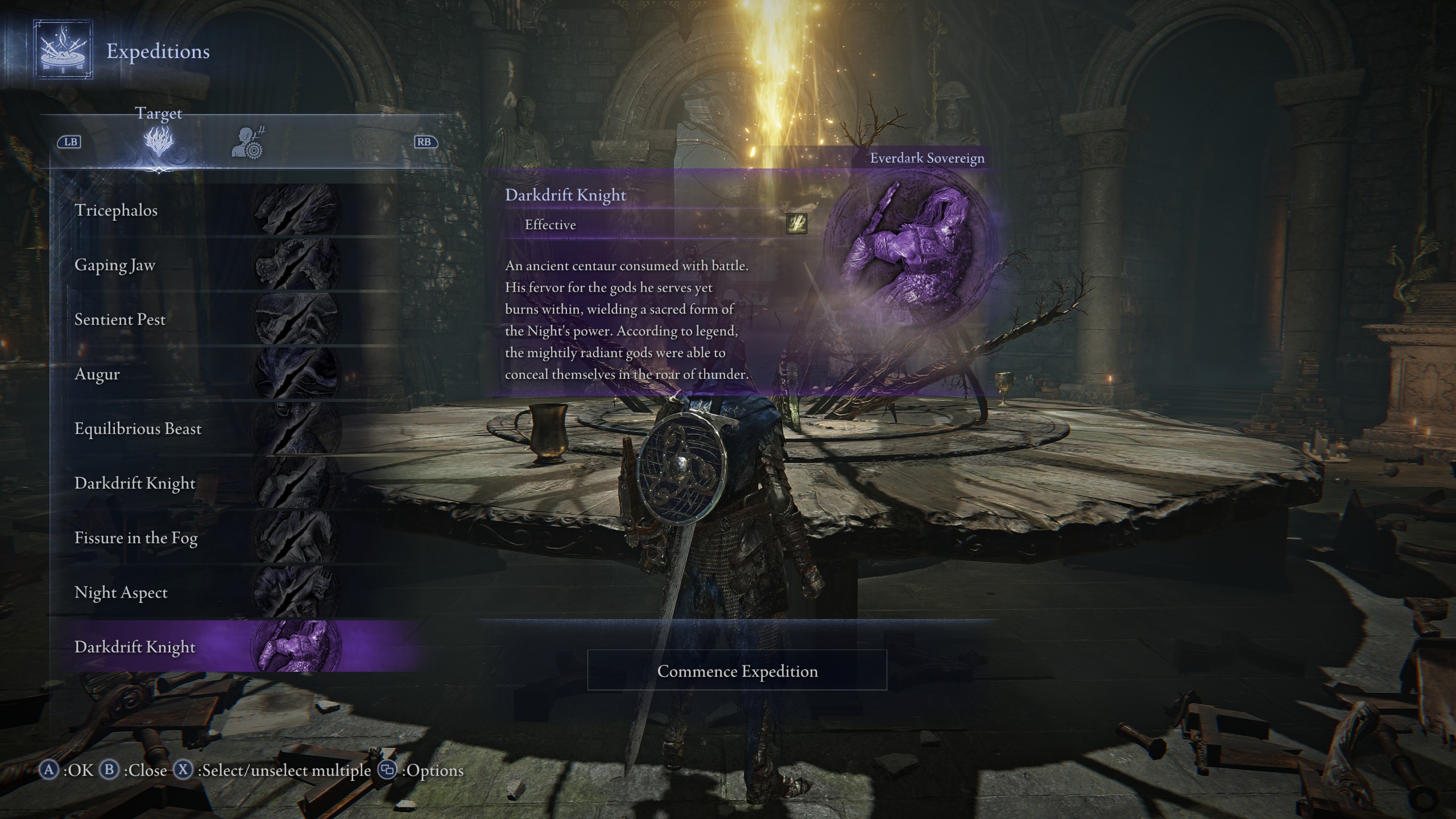The height and width of the screenshot is (819, 1456).
Task: Click the Commence Expedition button
Action: point(737,671)
